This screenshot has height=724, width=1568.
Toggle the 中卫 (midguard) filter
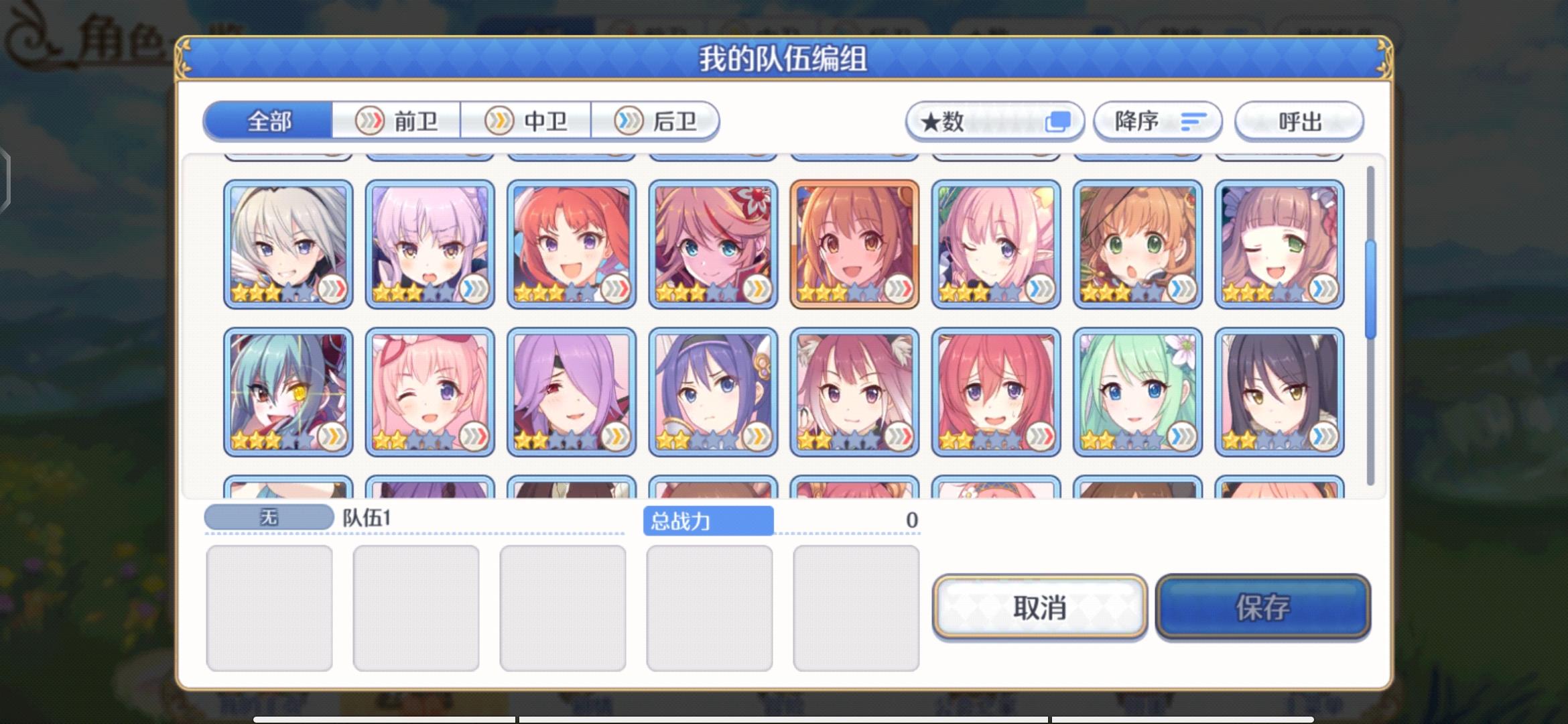pyautogui.click(x=527, y=121)
